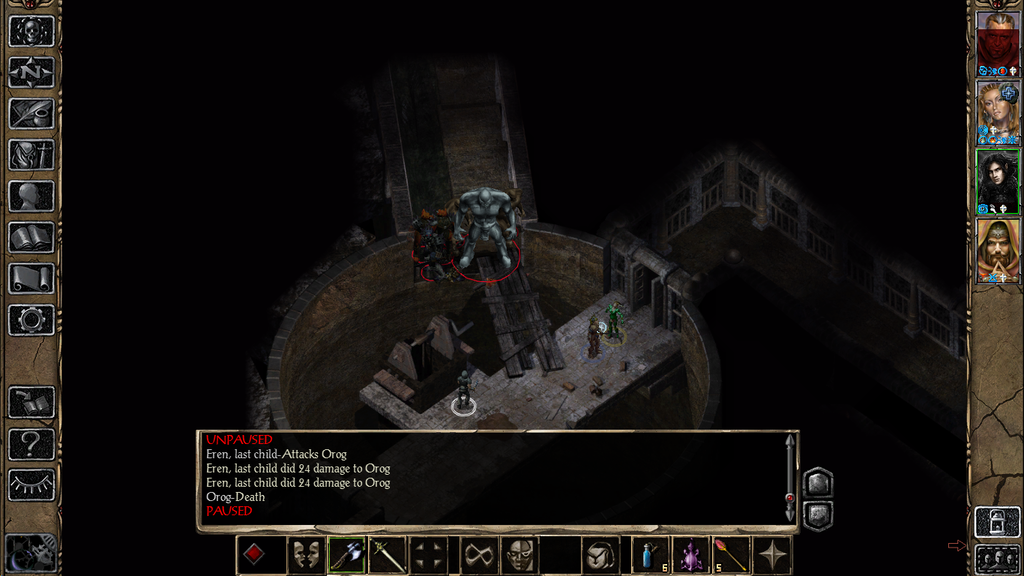Viewport: 1024px width, 576px height.
Task: Select the blonde woman's portrait
Action: [997, 112]
